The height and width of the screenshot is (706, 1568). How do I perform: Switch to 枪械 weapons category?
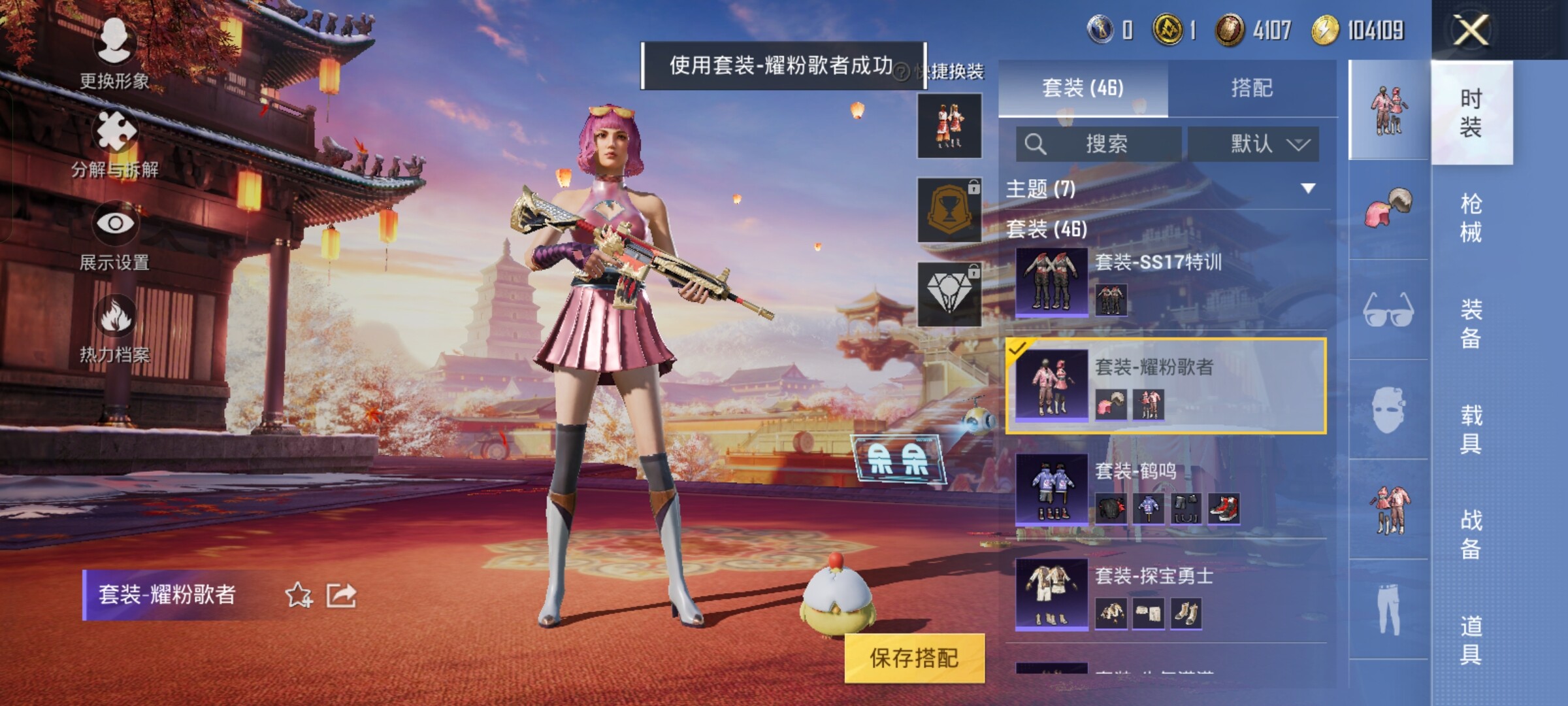[1471, 218]
